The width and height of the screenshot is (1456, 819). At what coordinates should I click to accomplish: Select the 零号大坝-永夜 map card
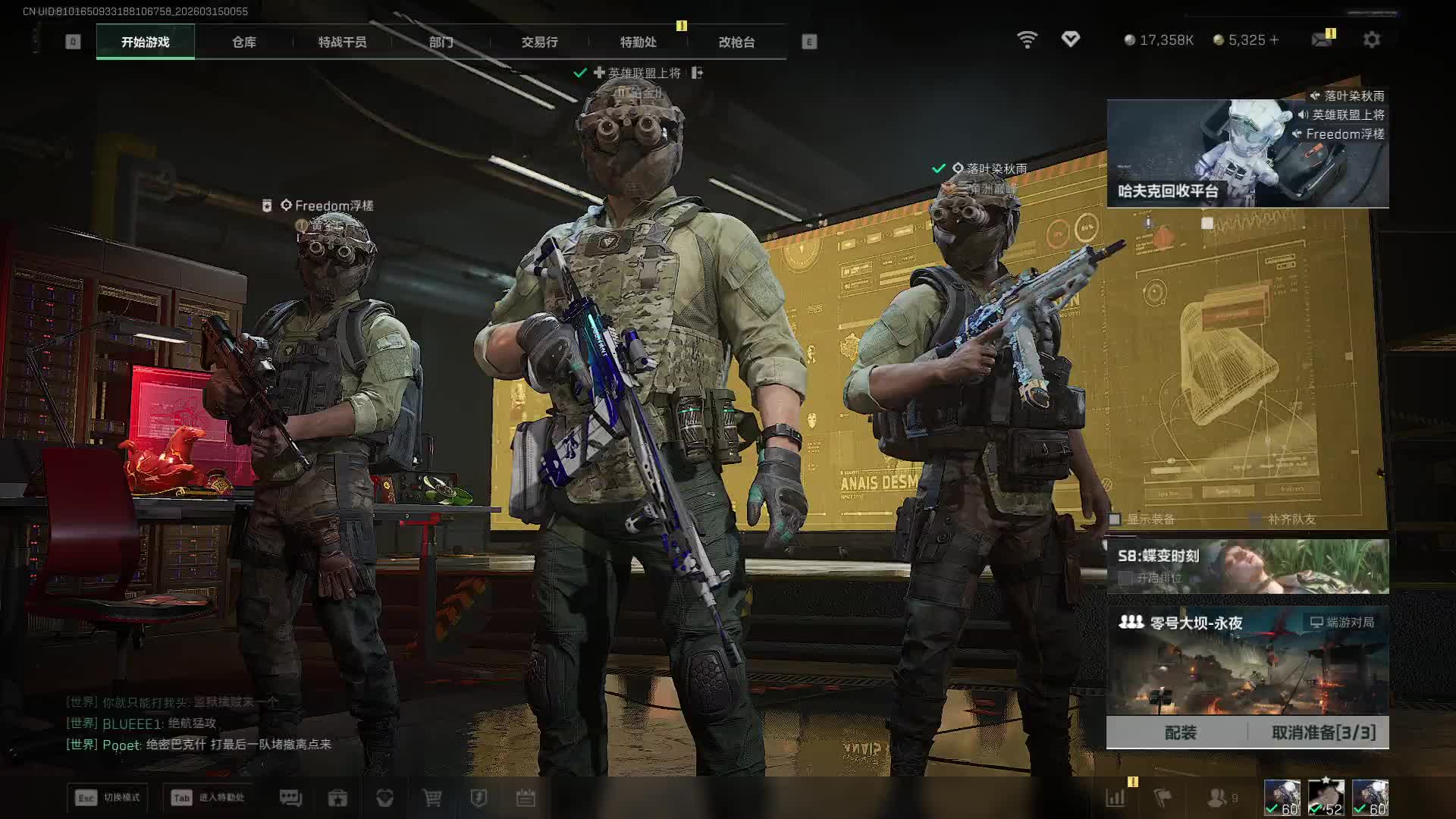(x=1247, y=661)
